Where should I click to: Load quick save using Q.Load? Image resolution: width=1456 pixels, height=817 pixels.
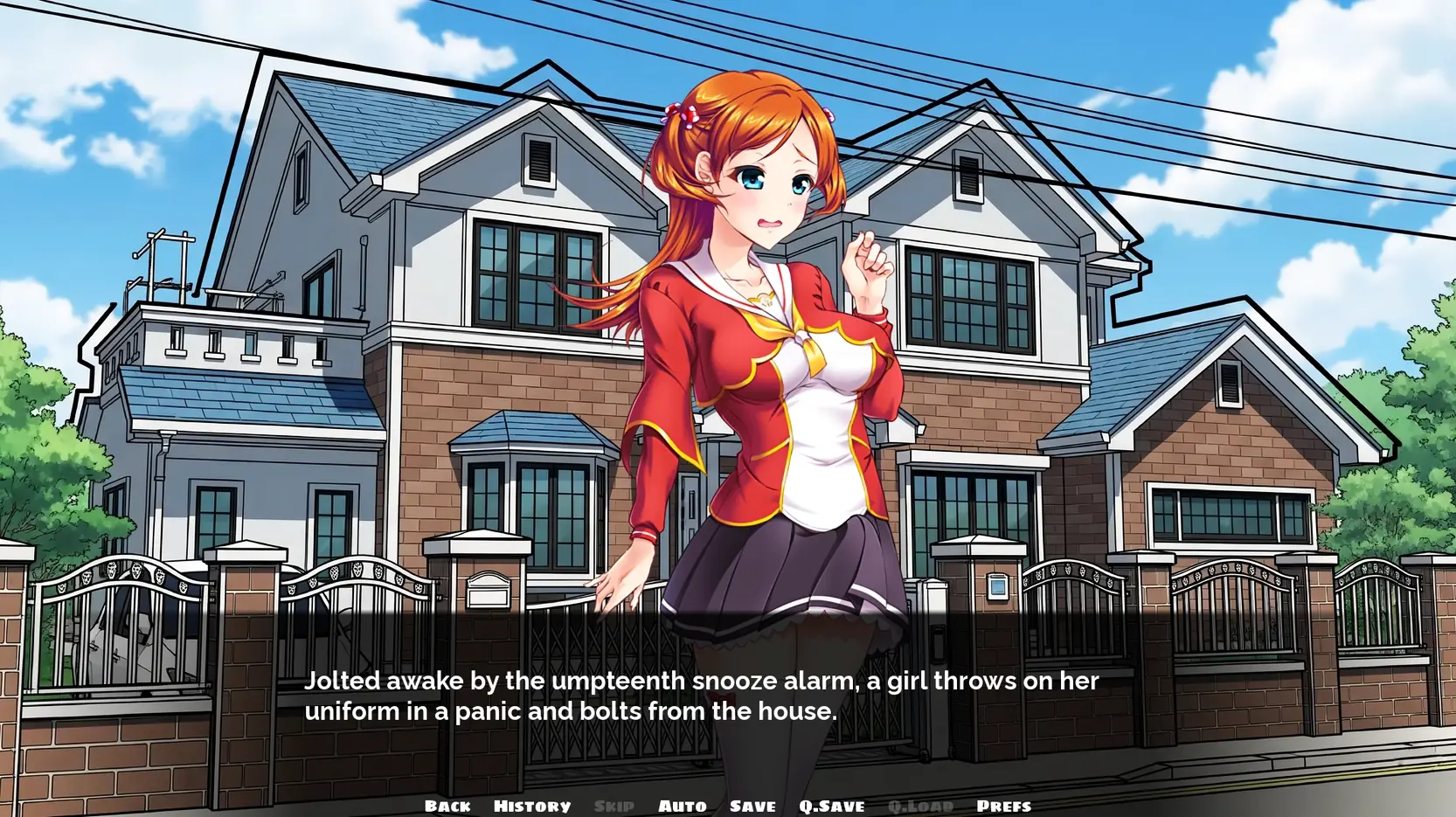click(919, 806)
